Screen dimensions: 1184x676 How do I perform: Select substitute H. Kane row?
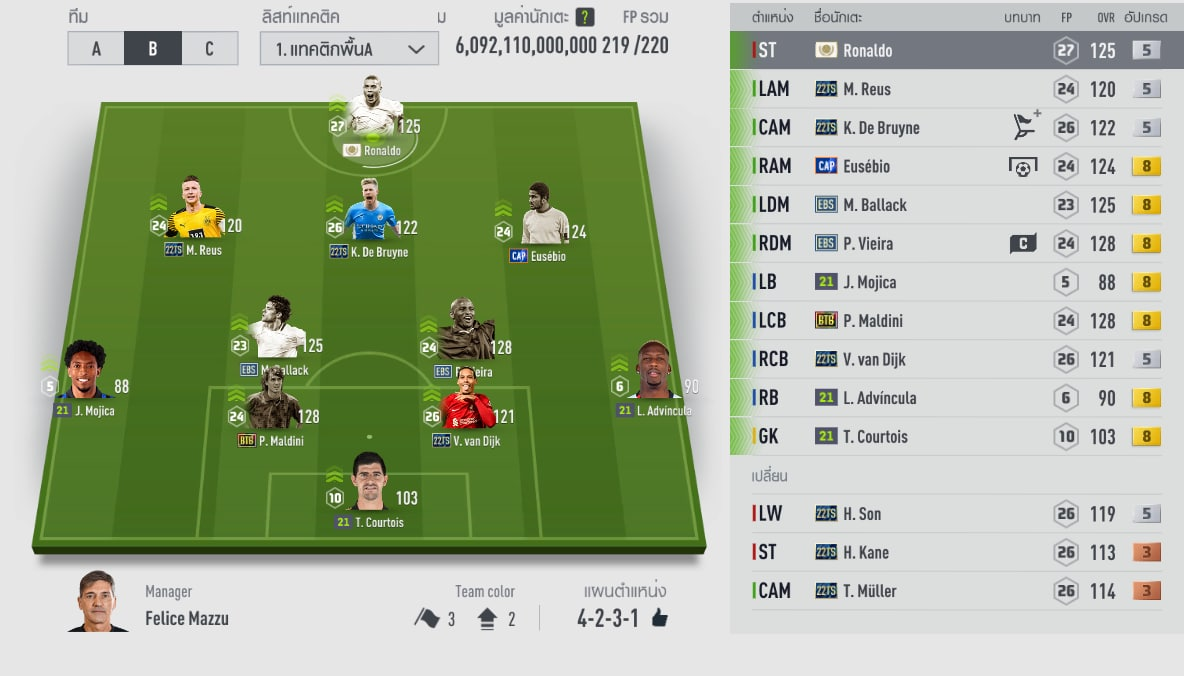(x=955, y=552)
